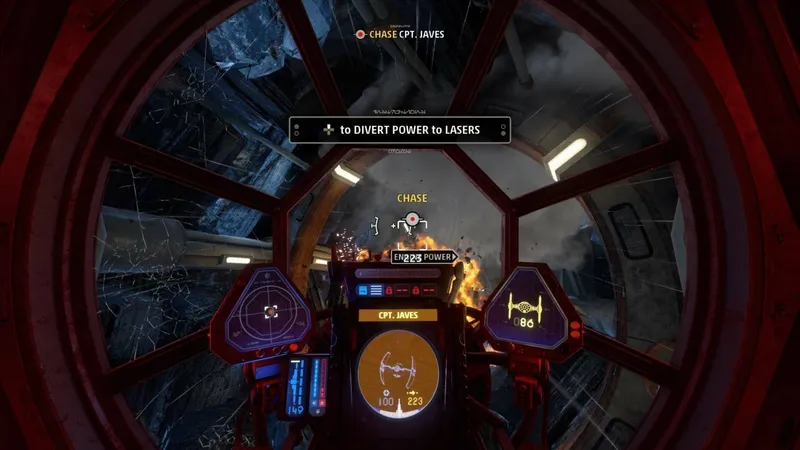Open the circular radar scope display

[x=269, y=312]
